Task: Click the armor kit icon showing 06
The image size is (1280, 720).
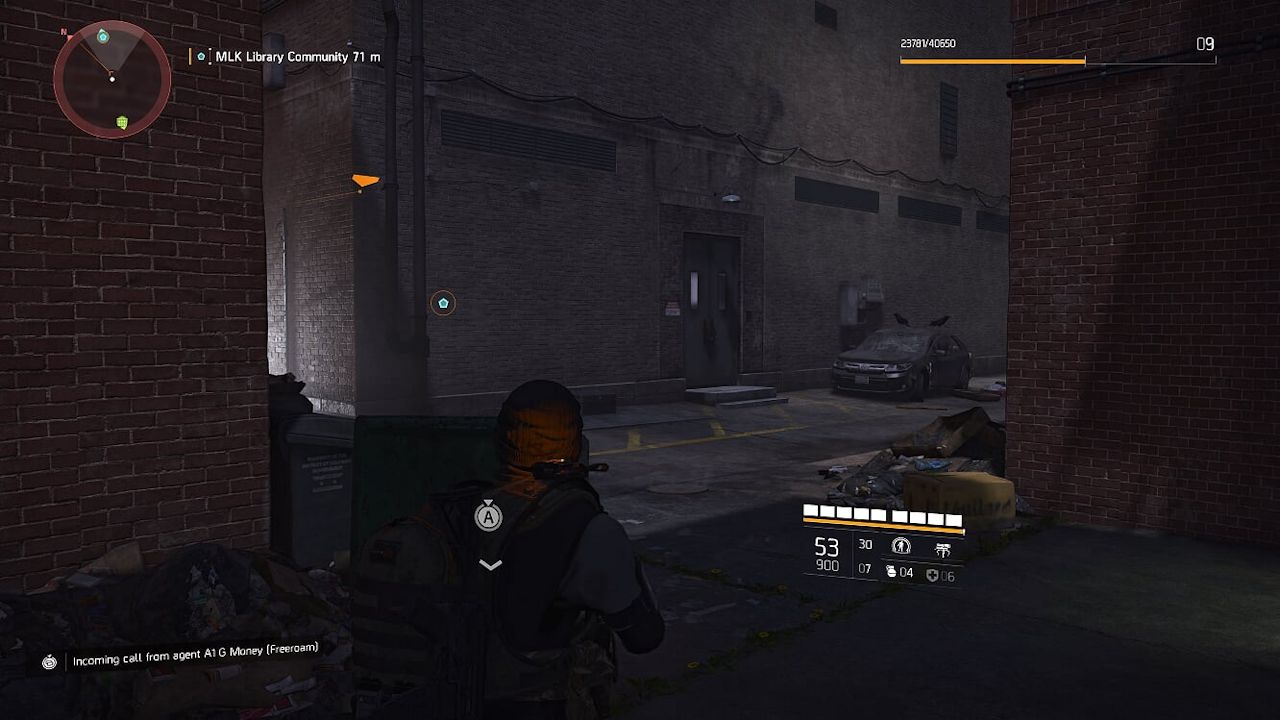Action: (x=934, y=576)
